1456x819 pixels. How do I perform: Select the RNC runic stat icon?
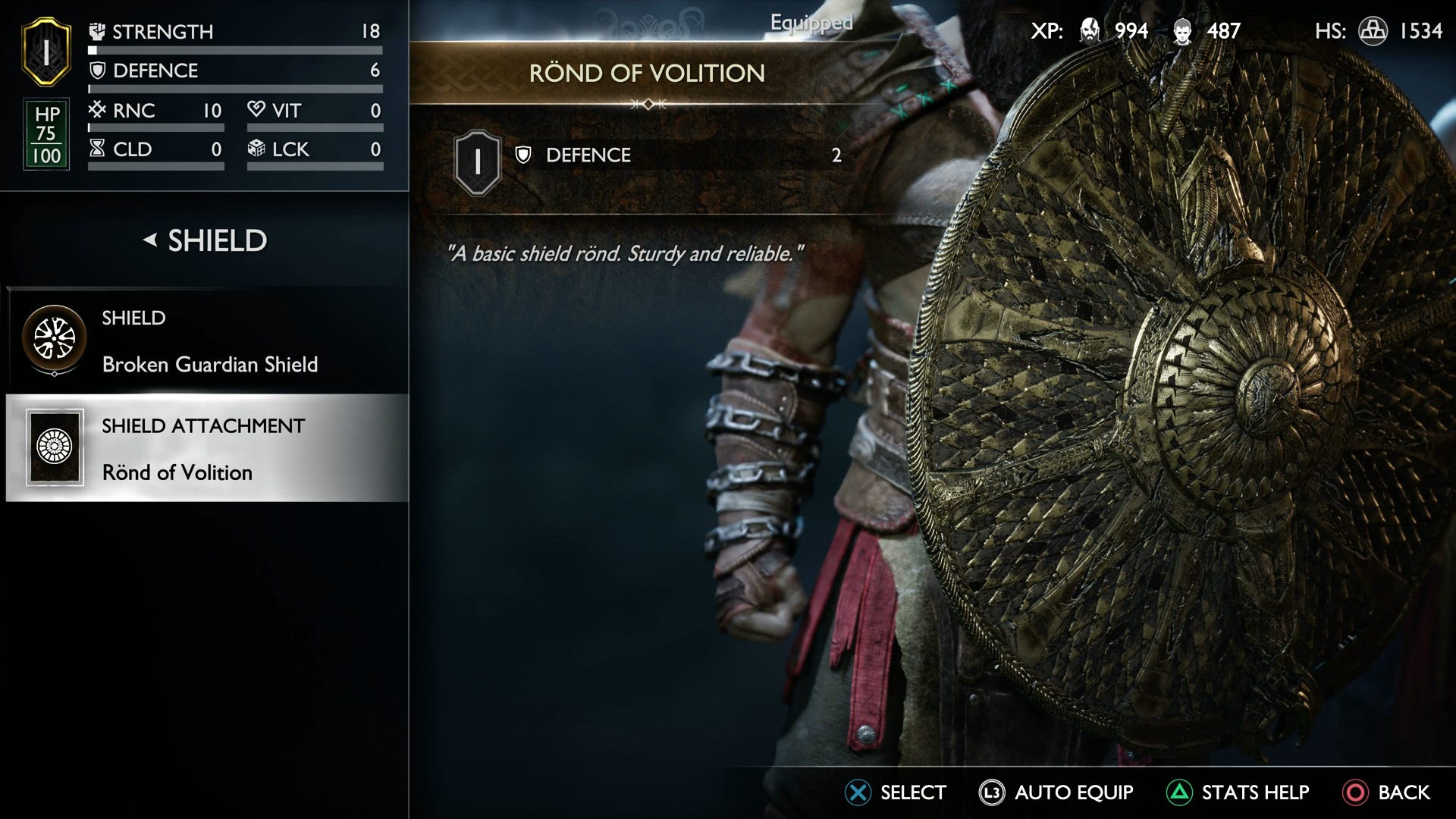tap(99, 111)
